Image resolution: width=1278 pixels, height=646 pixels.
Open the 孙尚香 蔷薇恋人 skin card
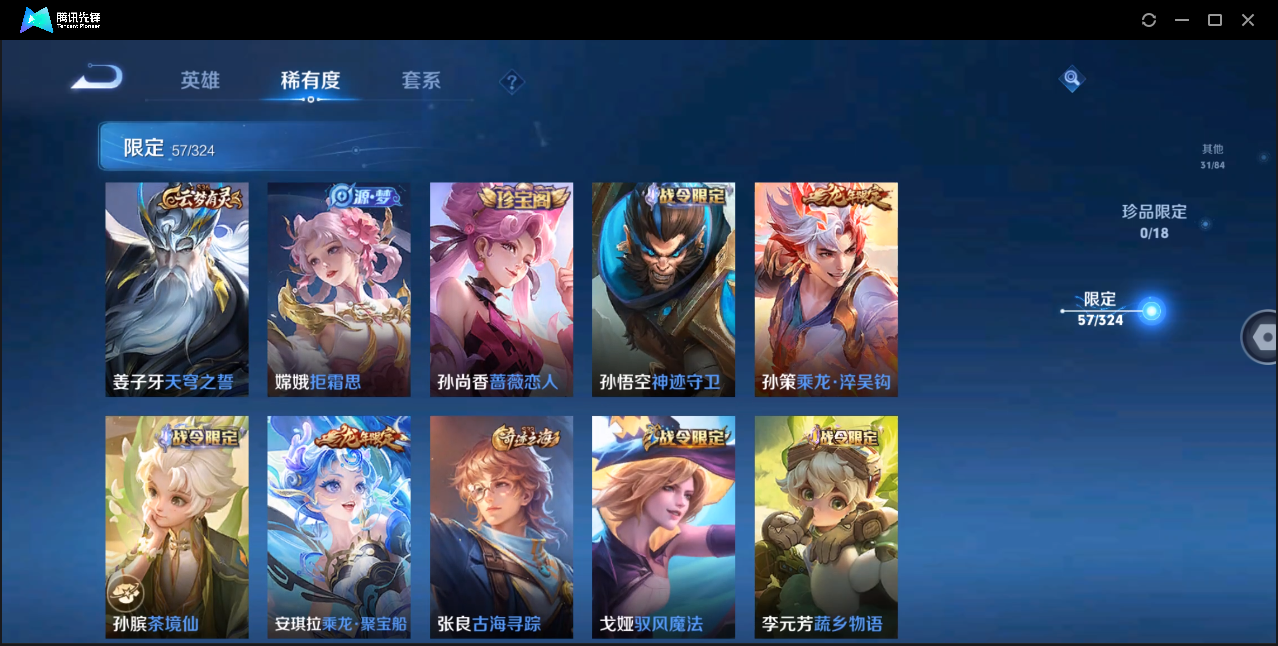point(501,289)
